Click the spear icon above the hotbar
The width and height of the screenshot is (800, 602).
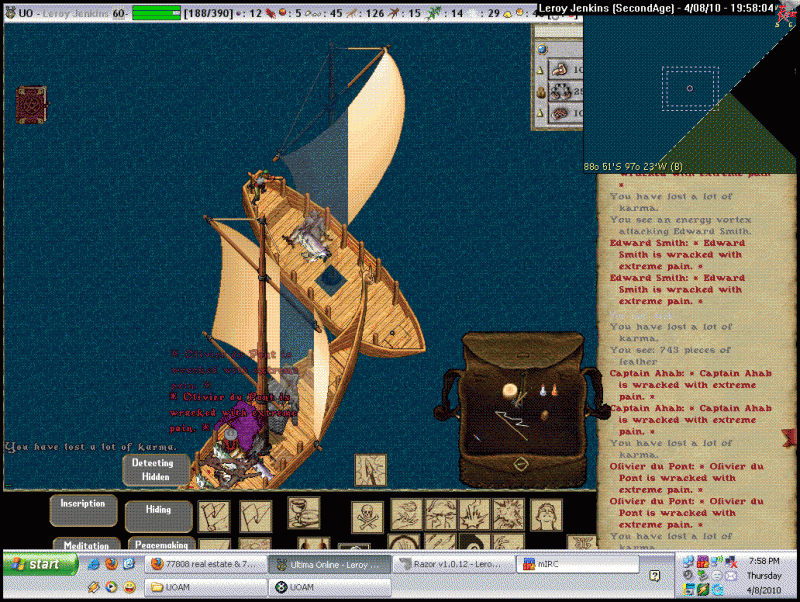click(x=369, y=470)
